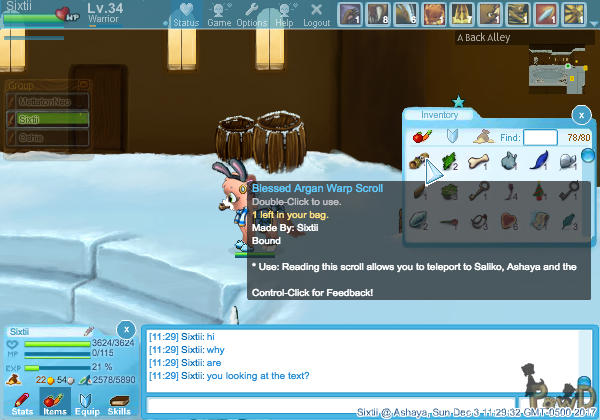The image size is (600, 420).
Task: Open the Game menu
Action: tap(217, 15)
